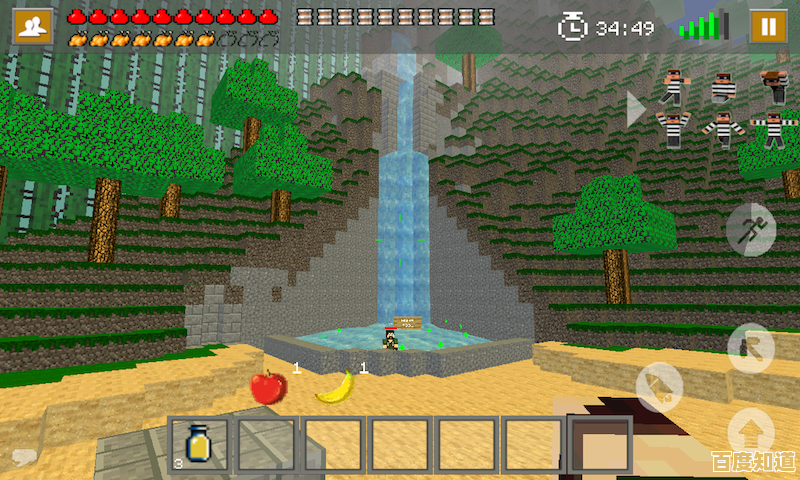This screenshot has height=480, width=800.
Task: Open the players list icon
Action: pyautogui.click(x=33, y=26)
